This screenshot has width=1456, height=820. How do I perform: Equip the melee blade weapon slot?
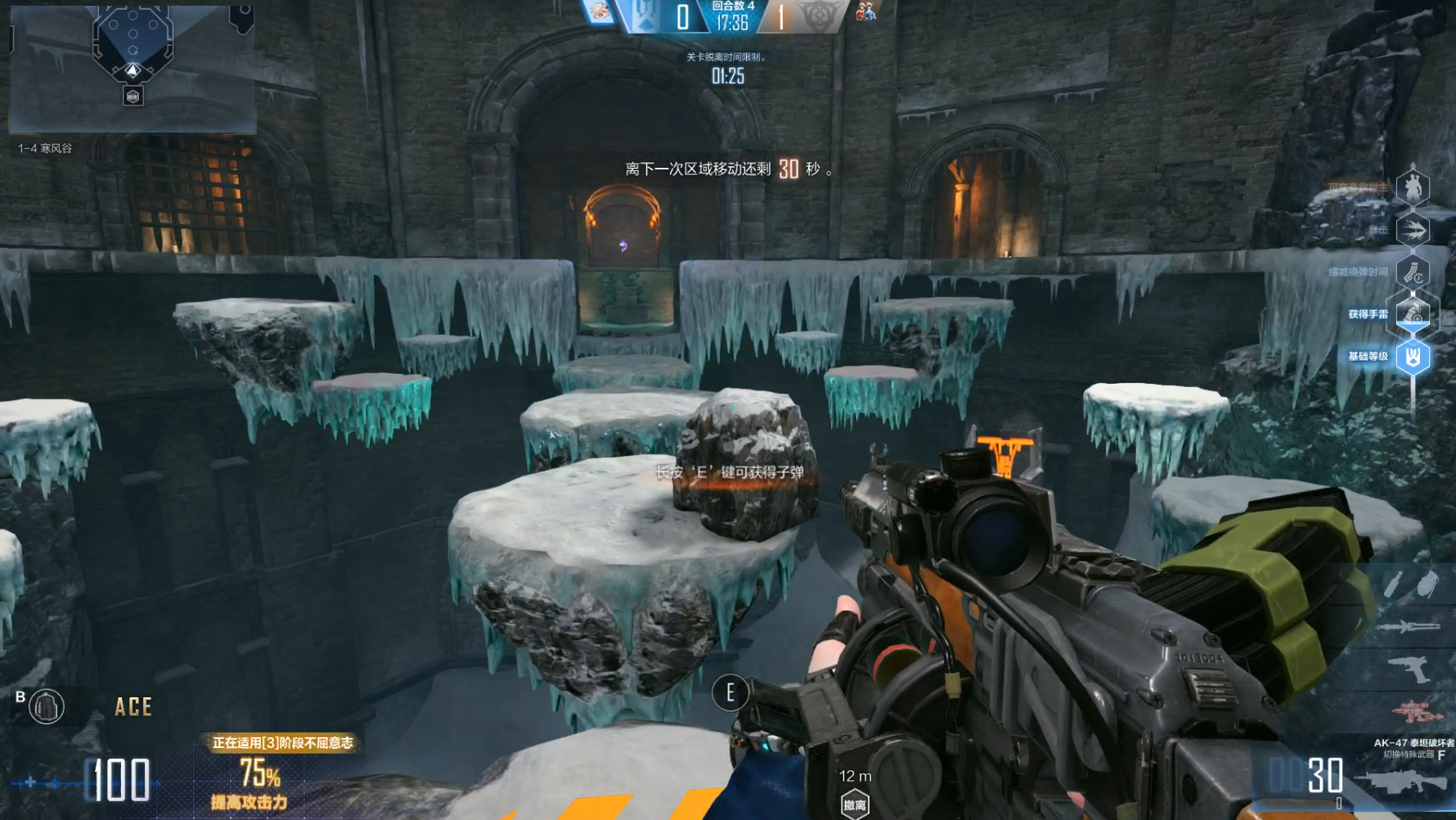pos(1409,627)
